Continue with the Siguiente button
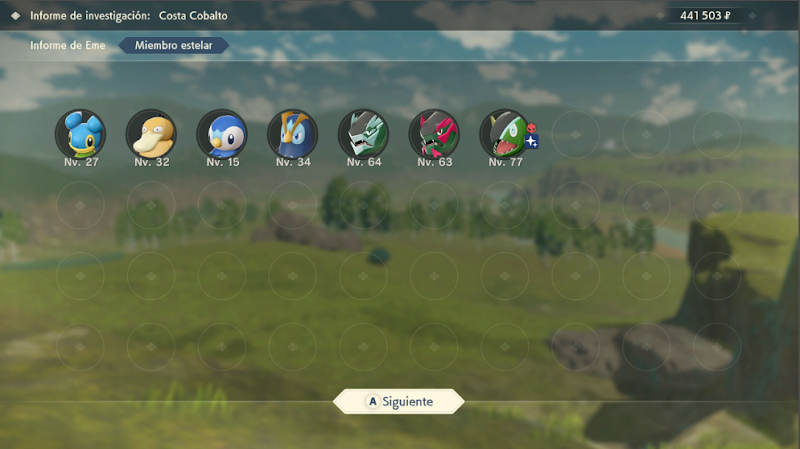 399,401
